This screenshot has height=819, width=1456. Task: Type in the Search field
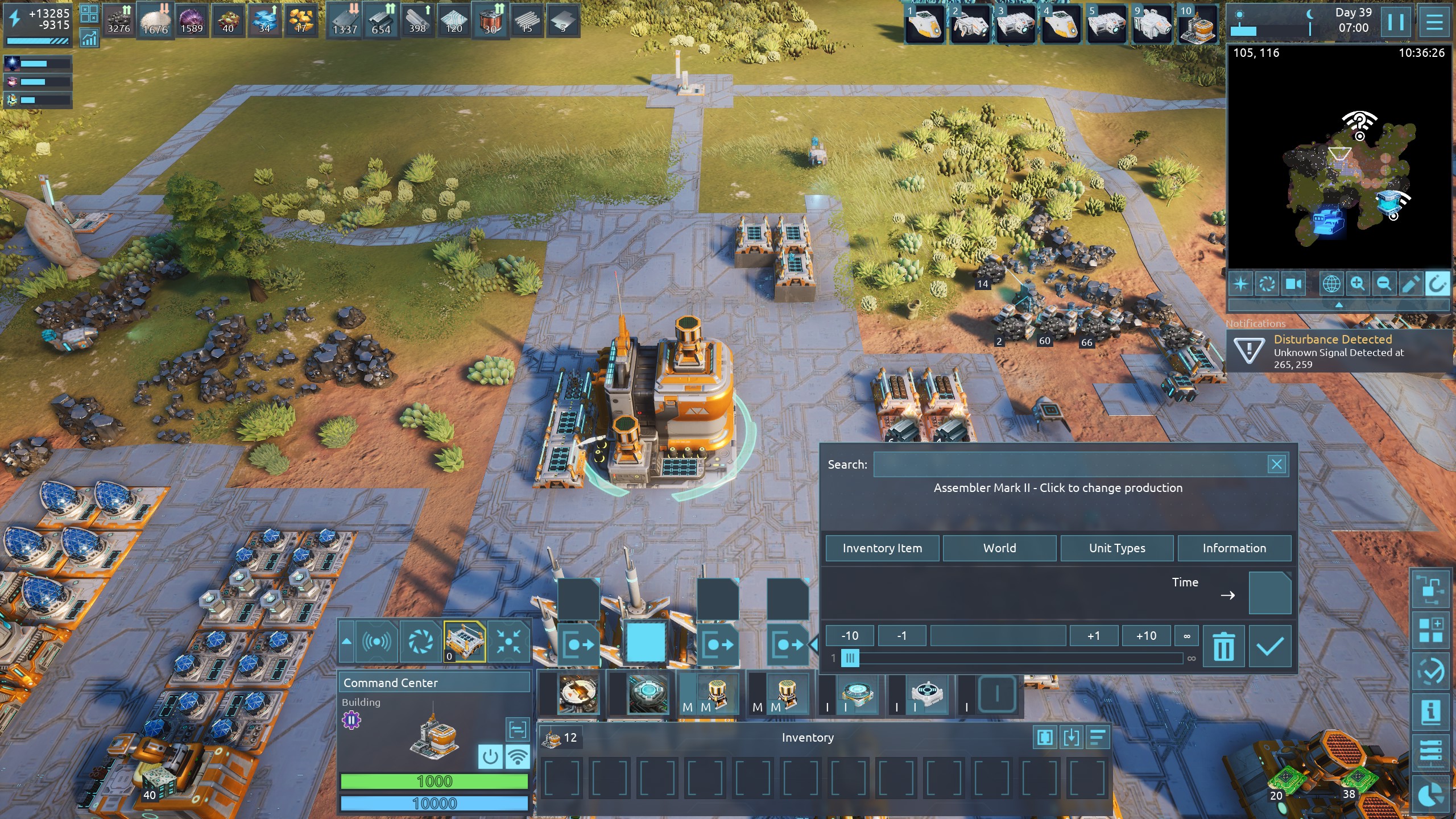pos(1069,465)
